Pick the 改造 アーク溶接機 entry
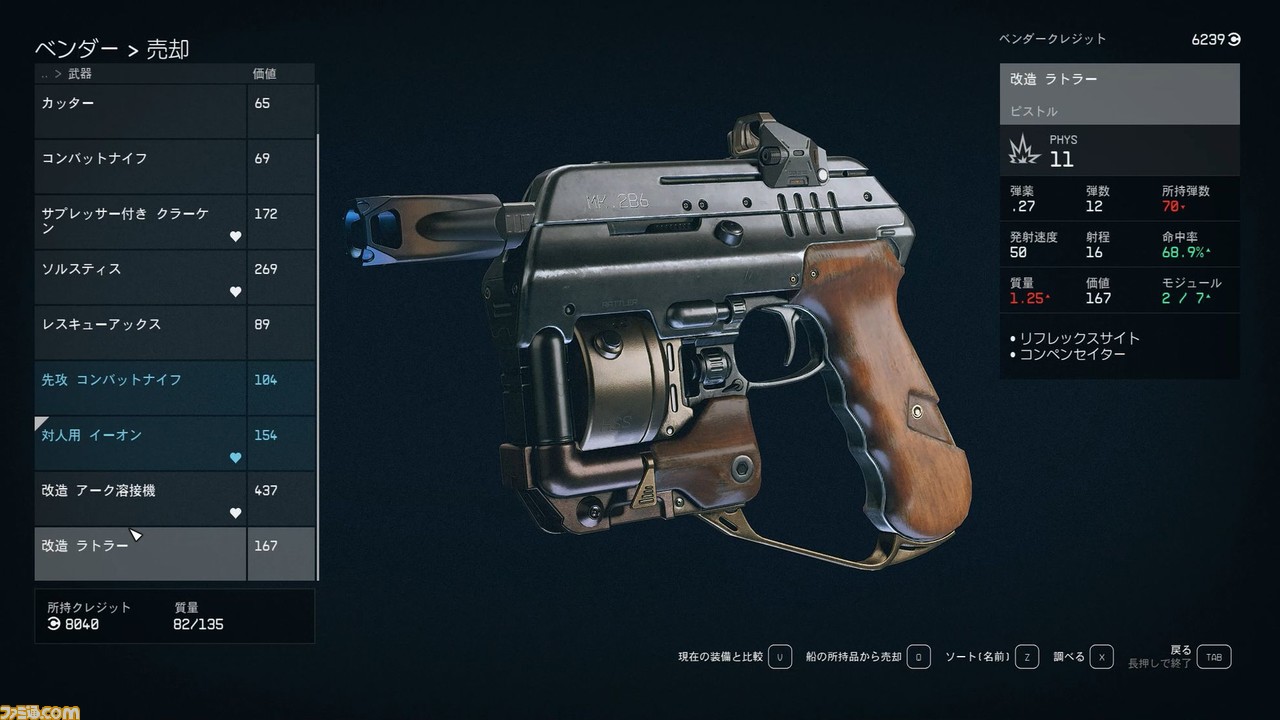The image size is (1280, 720). [140, 498]
